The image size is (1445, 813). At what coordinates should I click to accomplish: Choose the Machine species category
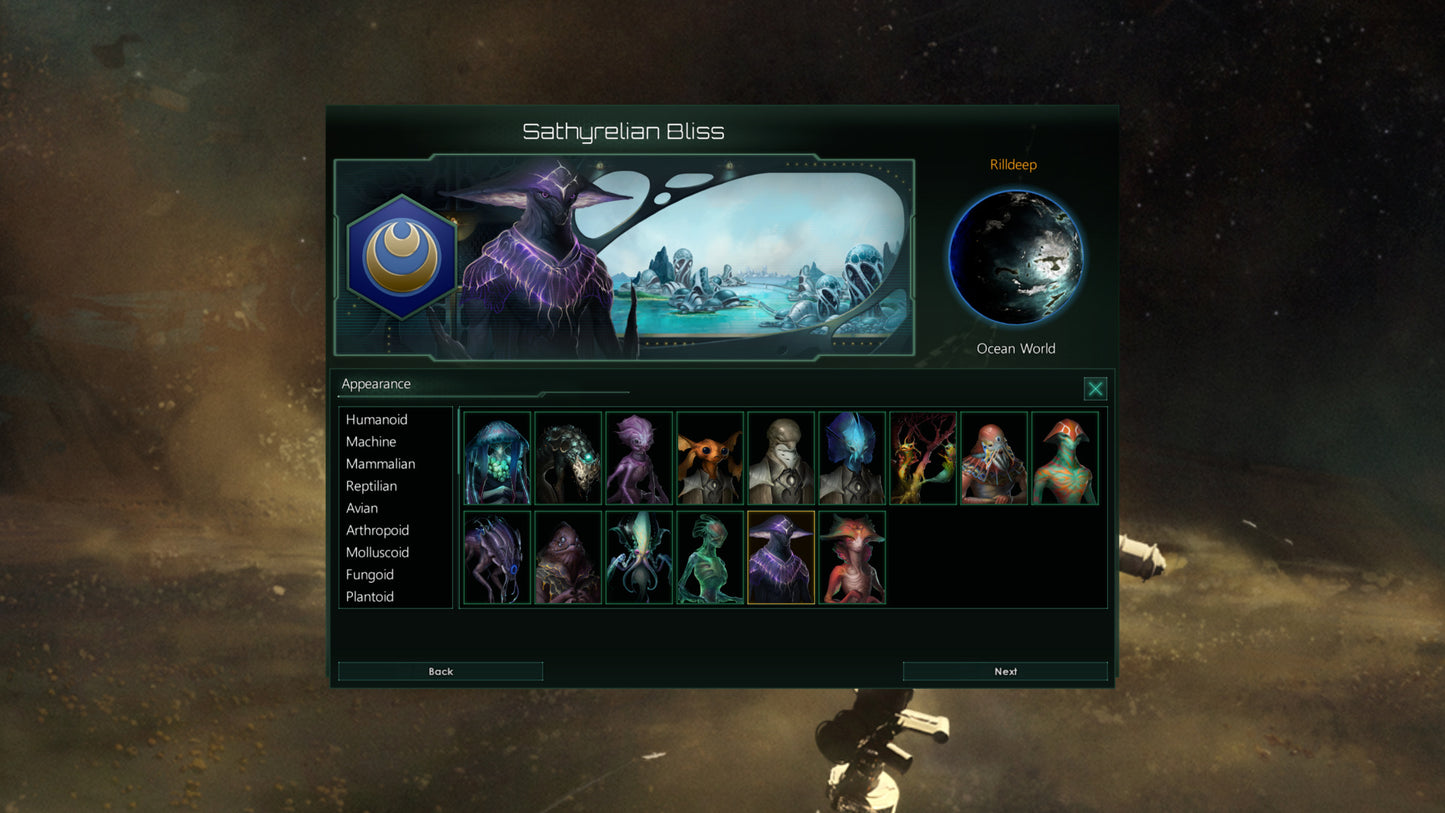371,442
